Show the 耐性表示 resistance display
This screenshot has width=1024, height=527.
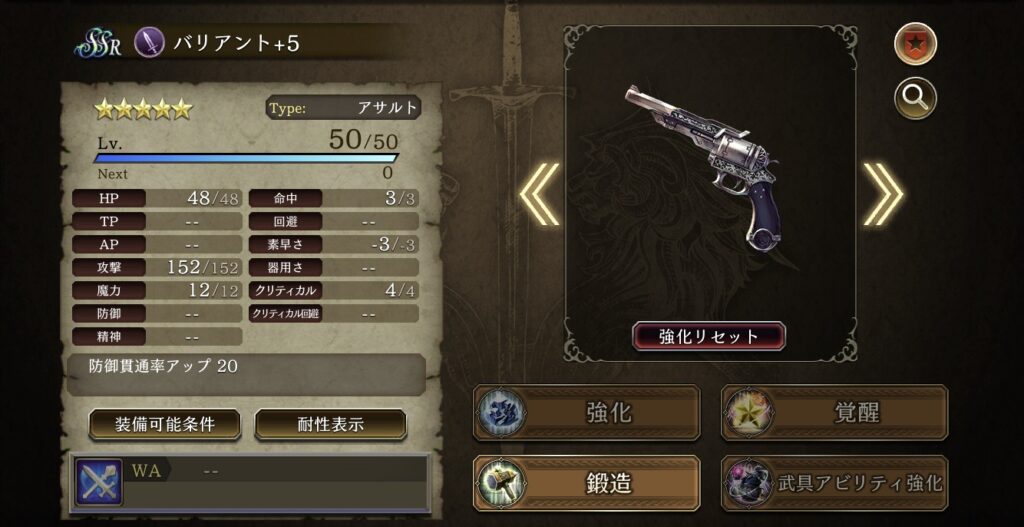[x=330, y=424]
